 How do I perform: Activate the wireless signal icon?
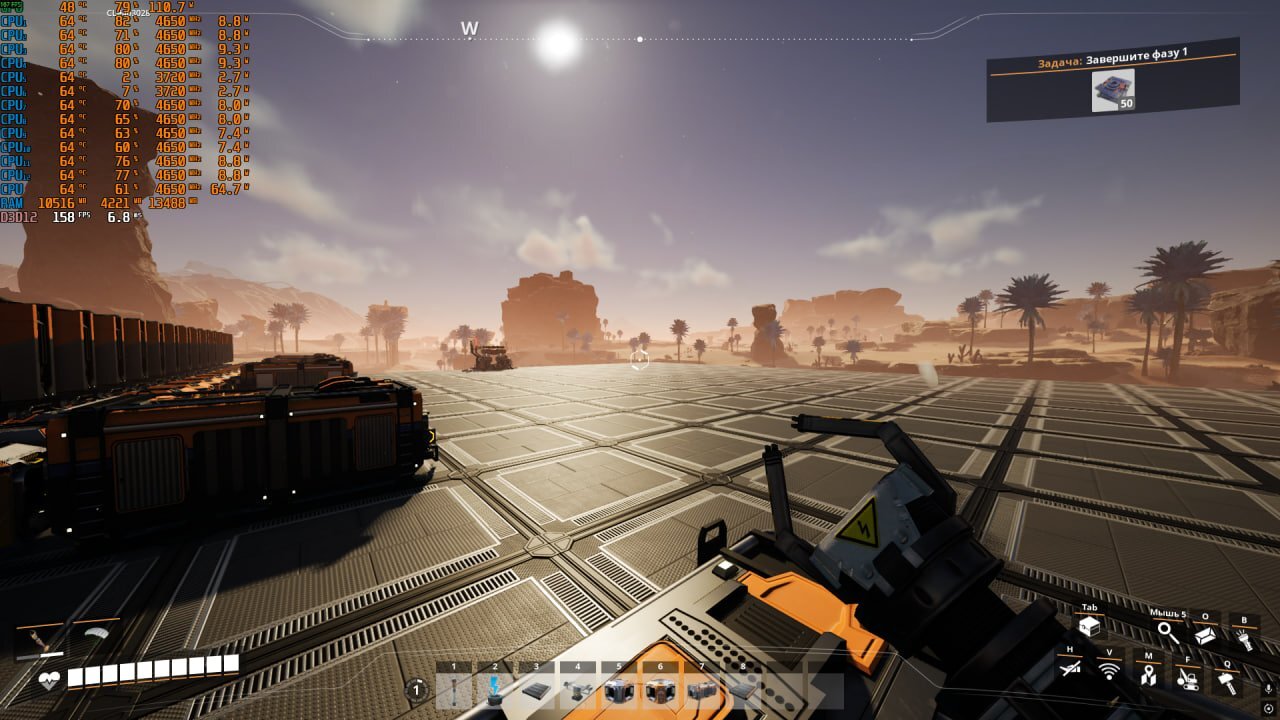click(1109, 671)
